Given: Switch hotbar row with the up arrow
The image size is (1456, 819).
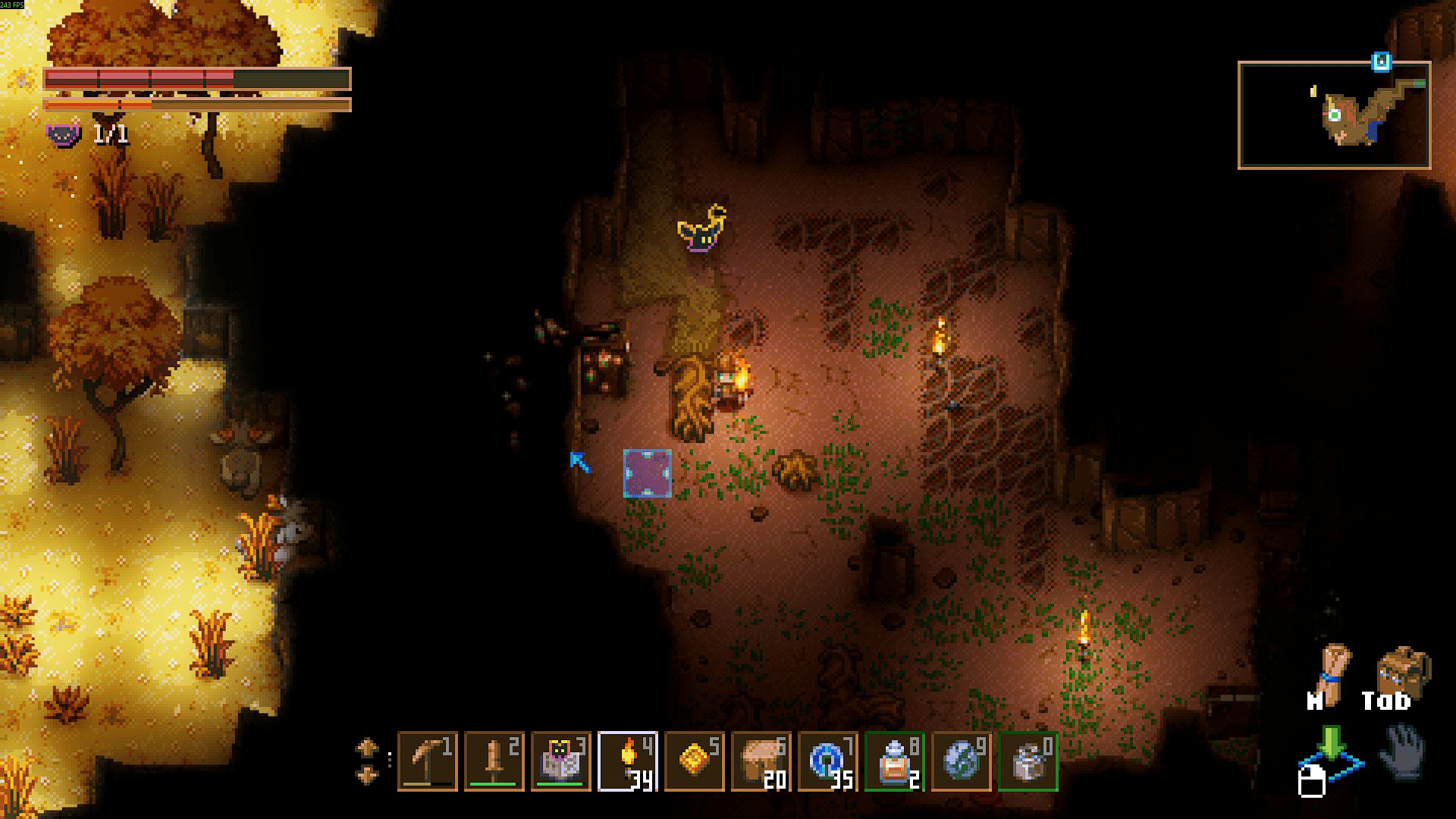Looking at the screenshot, I should click(x=367, y=748).
